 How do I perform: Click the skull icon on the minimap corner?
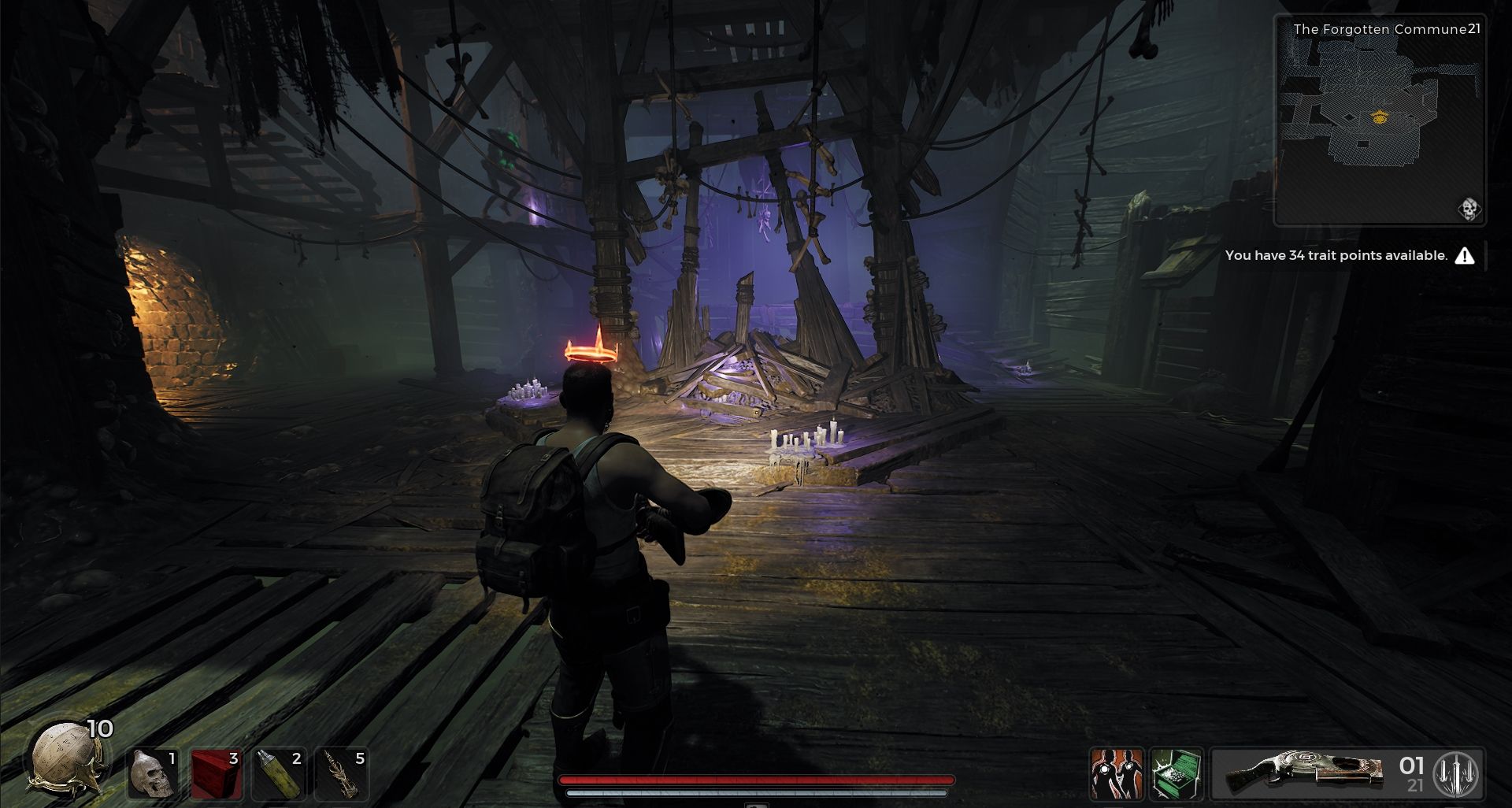[x=1469, y=210]
